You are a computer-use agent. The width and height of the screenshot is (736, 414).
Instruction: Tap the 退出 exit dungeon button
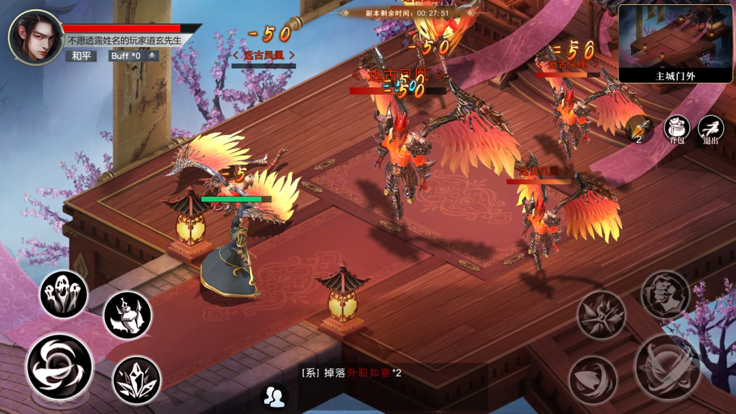click(711, 129)
